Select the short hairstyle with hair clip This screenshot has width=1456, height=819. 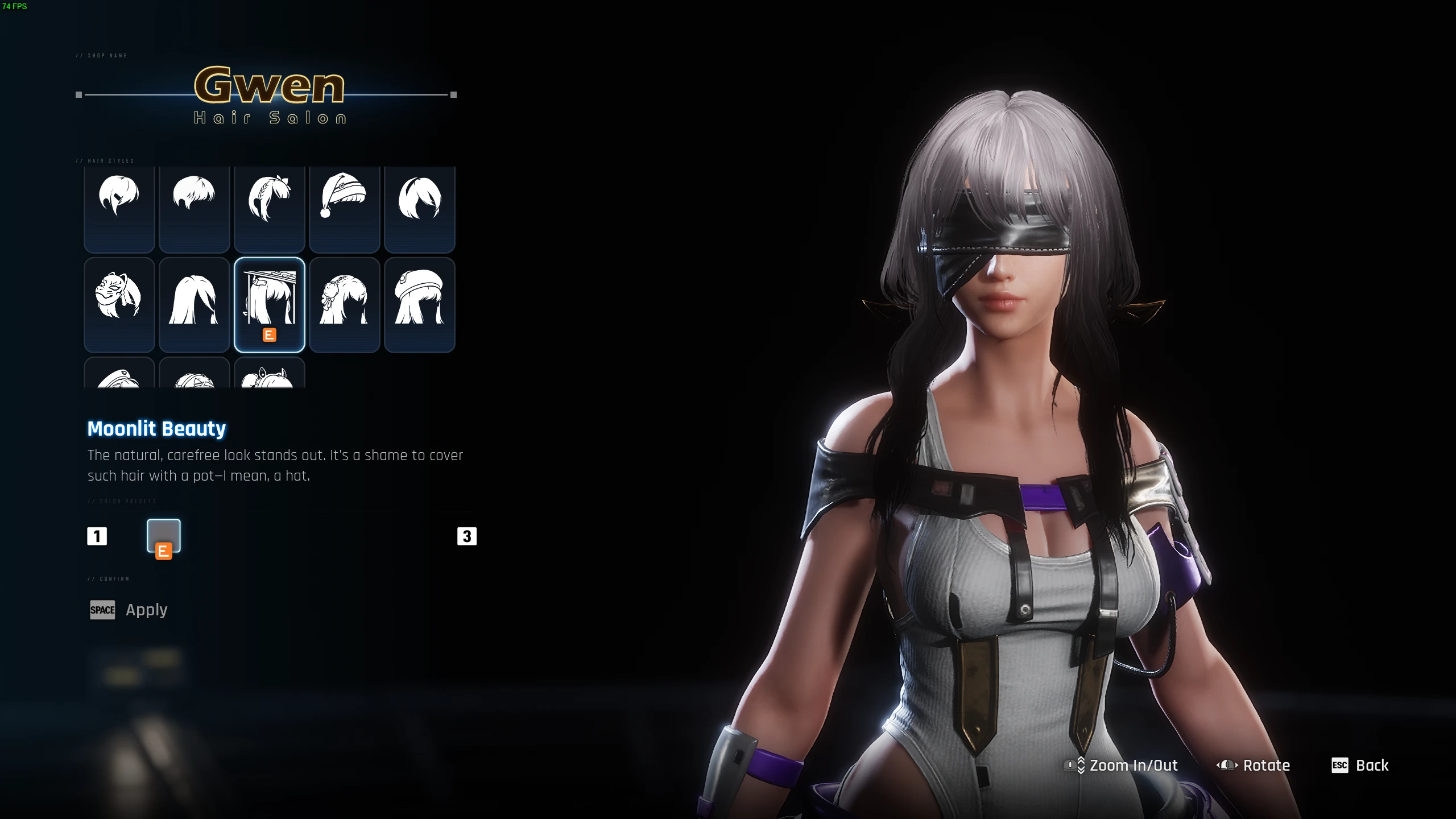click(x=119, y=209)
